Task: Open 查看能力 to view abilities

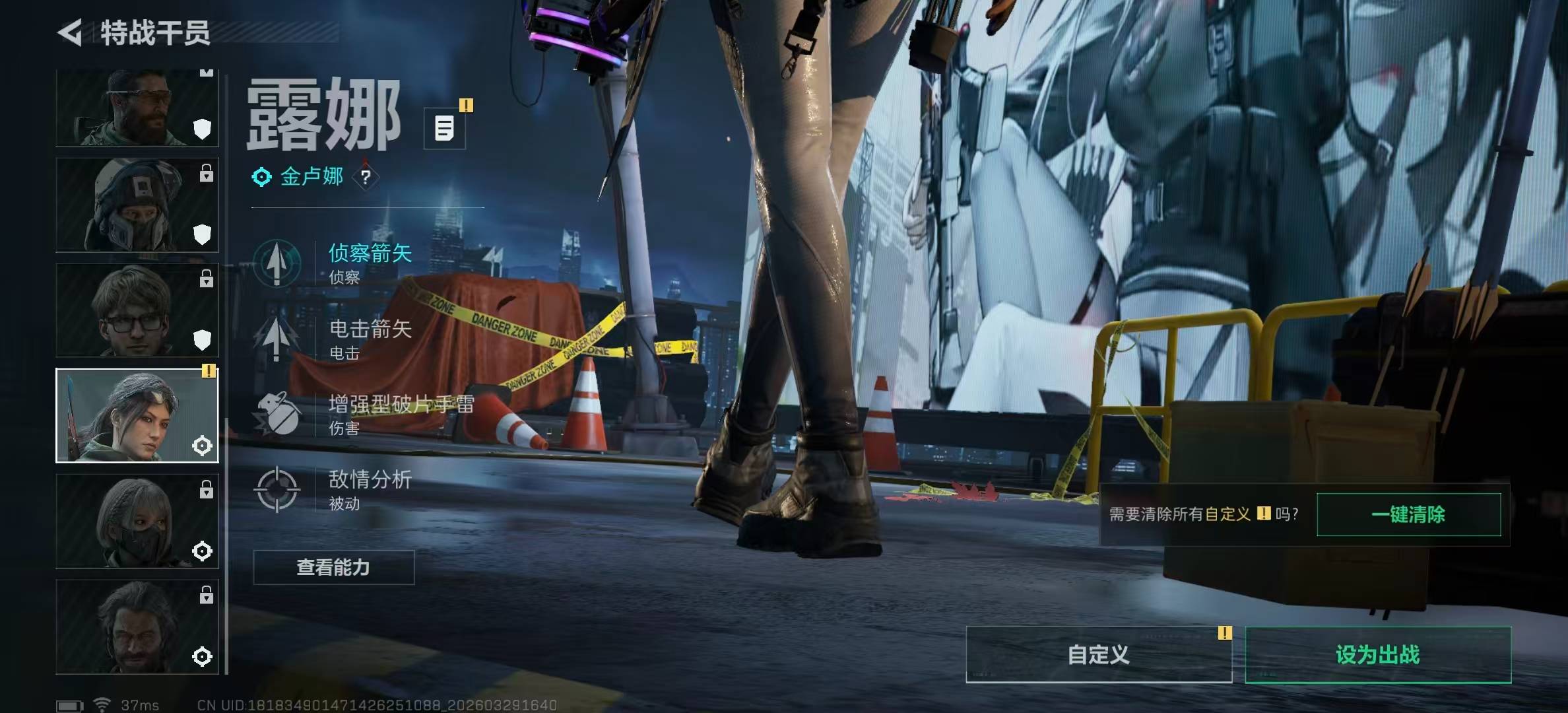Action: [x=333, y=567]
